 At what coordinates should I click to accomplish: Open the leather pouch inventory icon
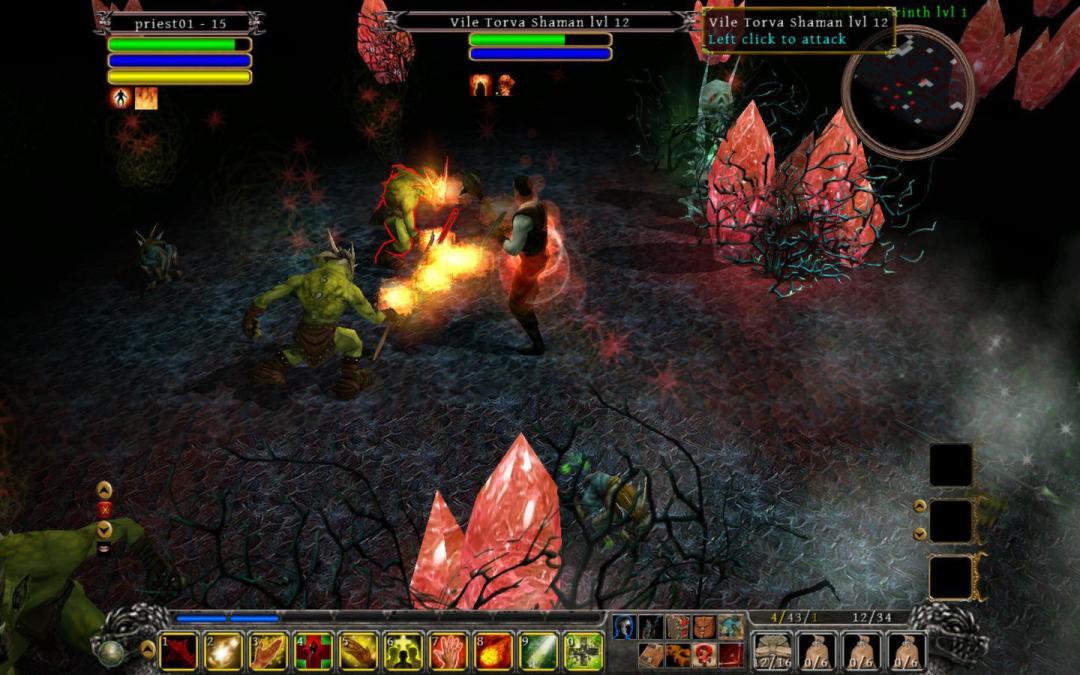click(704, 627)
